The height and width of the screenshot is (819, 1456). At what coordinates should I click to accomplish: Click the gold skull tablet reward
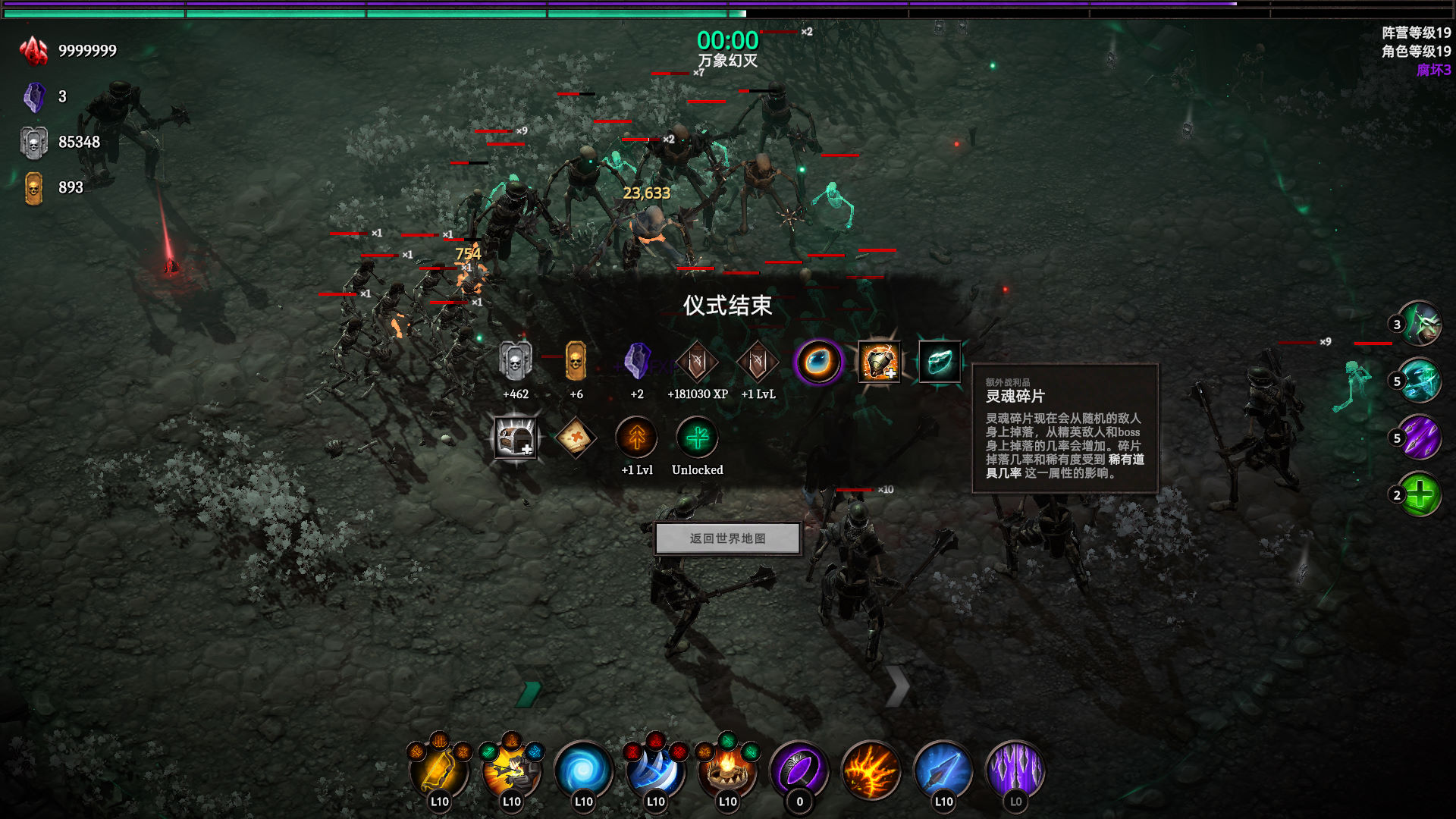[576, 362]
